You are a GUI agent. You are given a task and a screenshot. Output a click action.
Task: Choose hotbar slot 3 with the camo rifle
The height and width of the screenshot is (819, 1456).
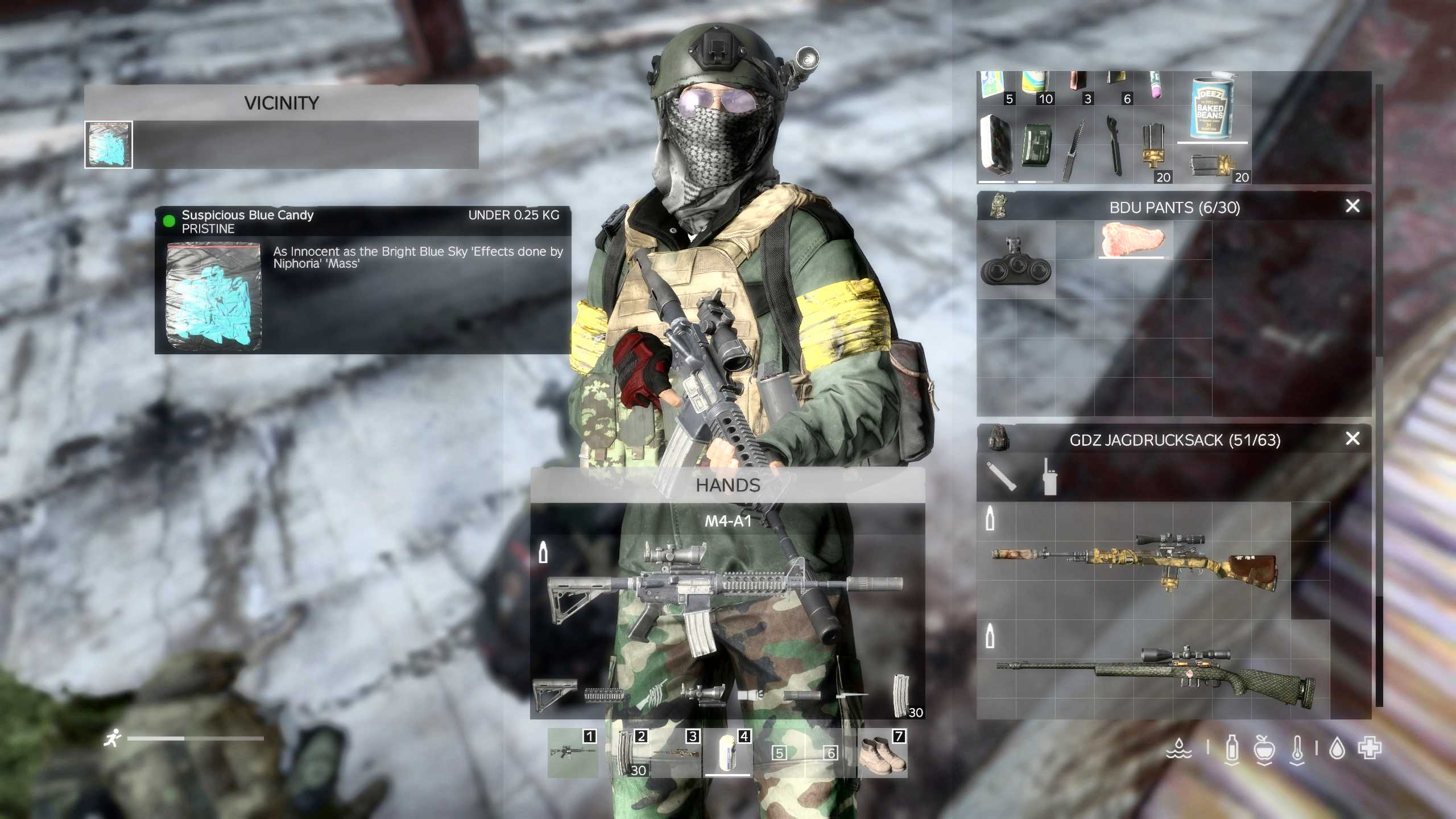point(676,753)
